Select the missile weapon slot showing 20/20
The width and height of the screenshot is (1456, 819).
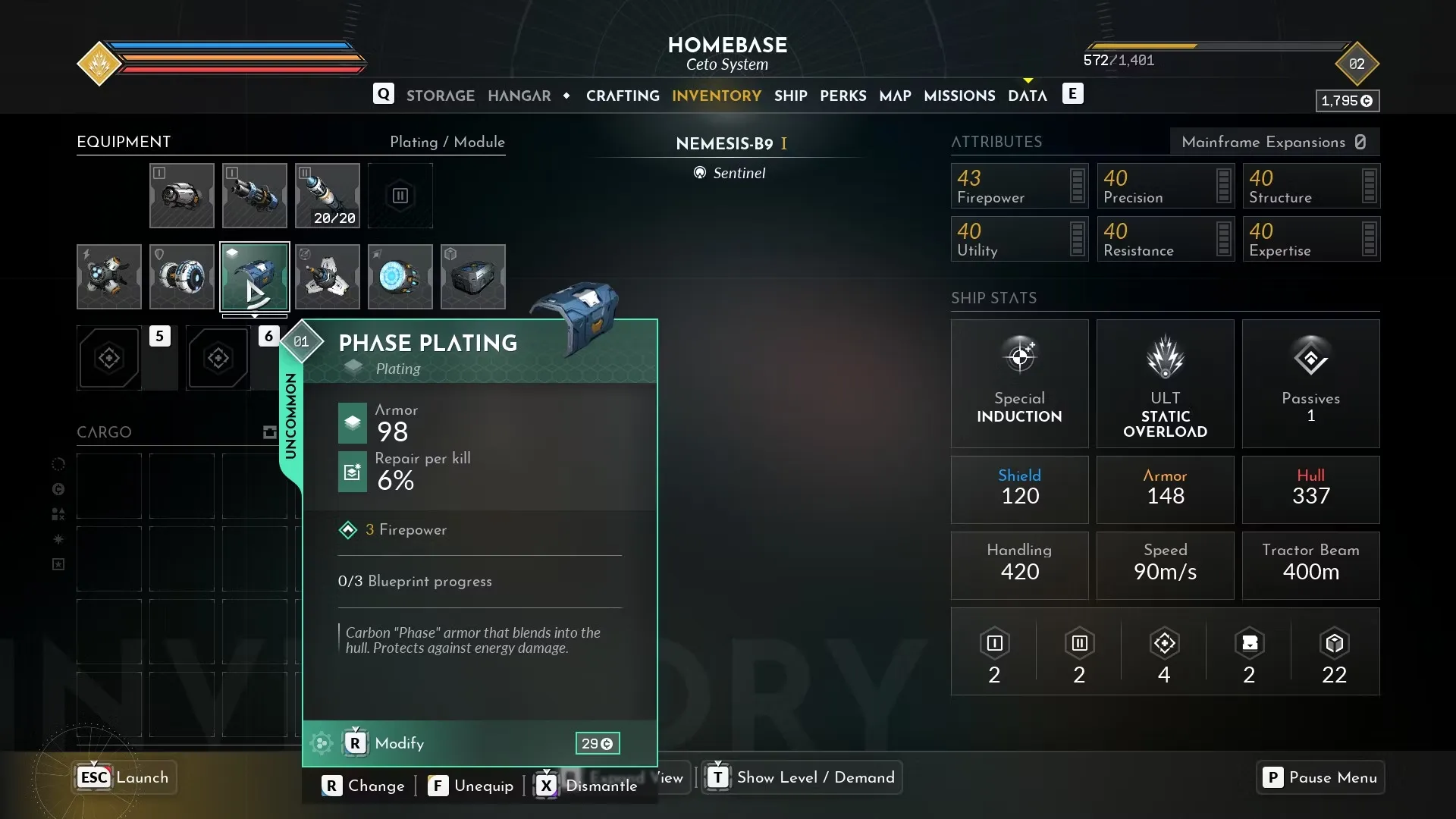pyautogui.click(x=327, y=196)
